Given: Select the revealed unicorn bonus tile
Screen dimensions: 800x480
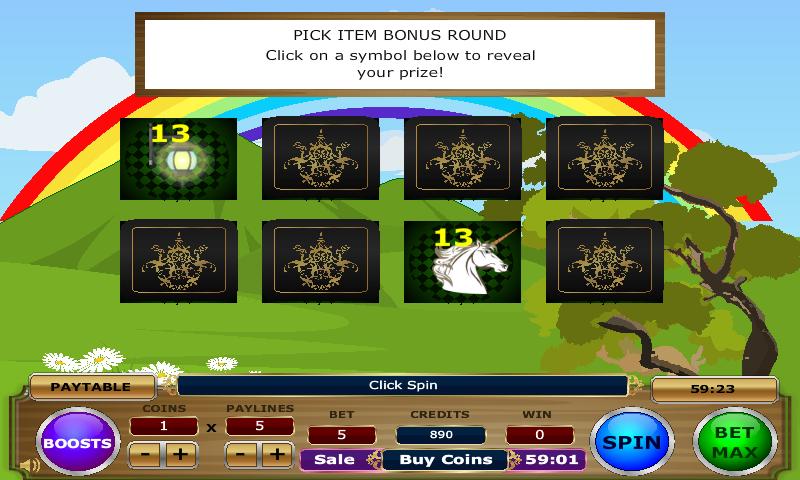Looking at the screenshot, I should (x=461, y=262).
